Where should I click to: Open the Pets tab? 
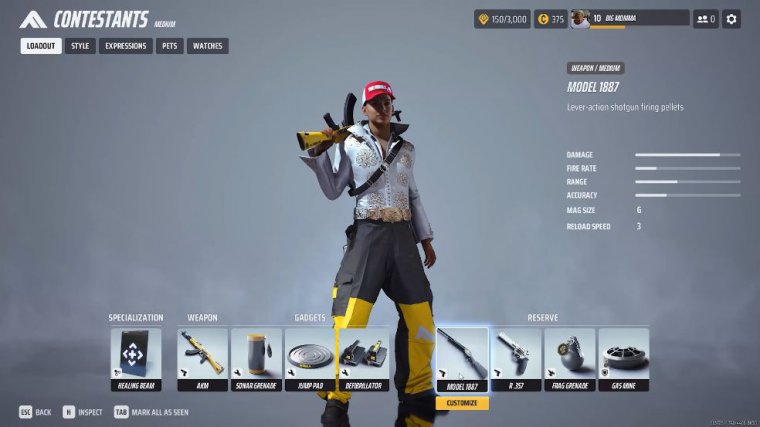pyautogui.click(x=170, y=46)
